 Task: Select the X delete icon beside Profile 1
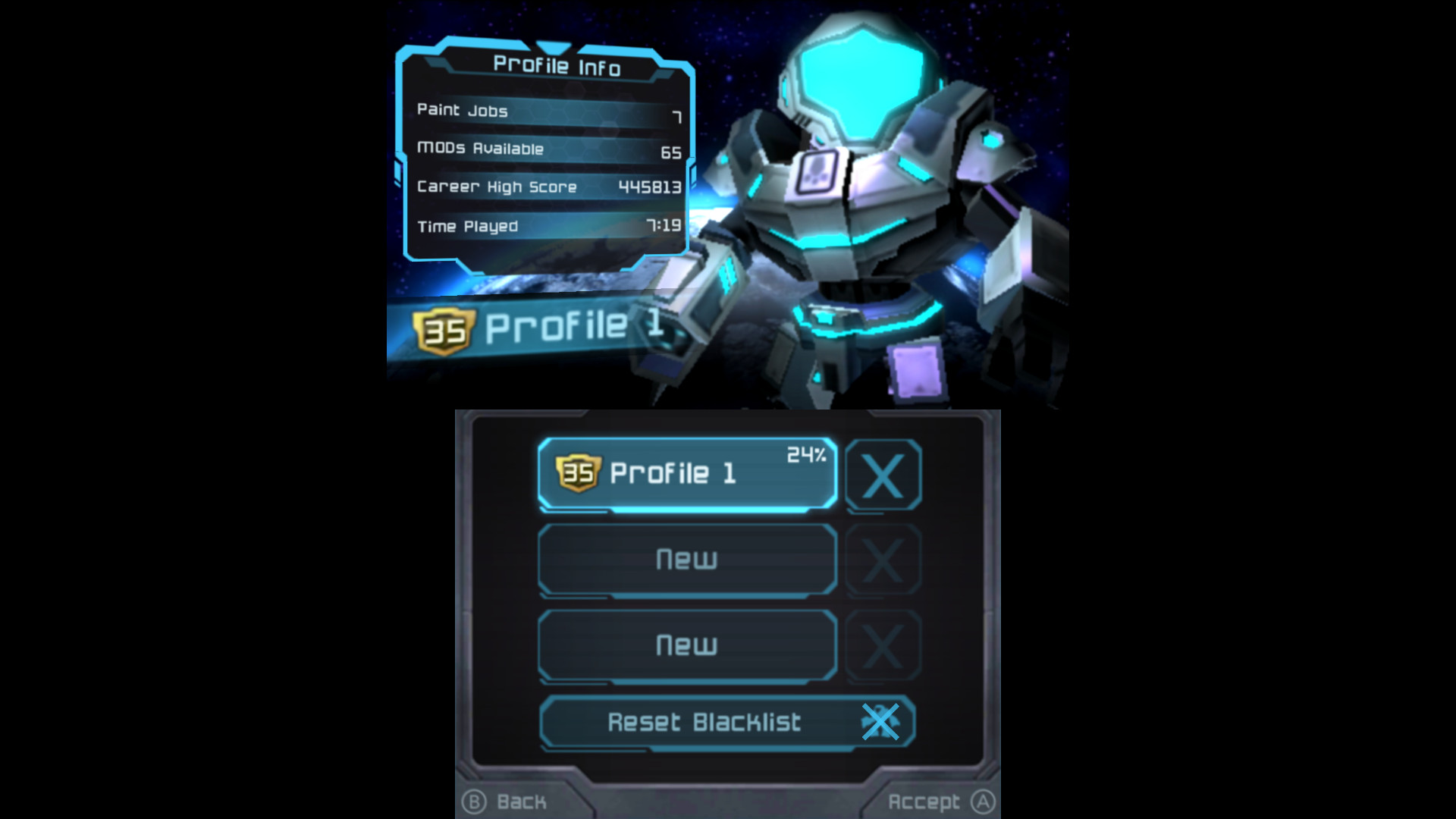pos(884,473)
